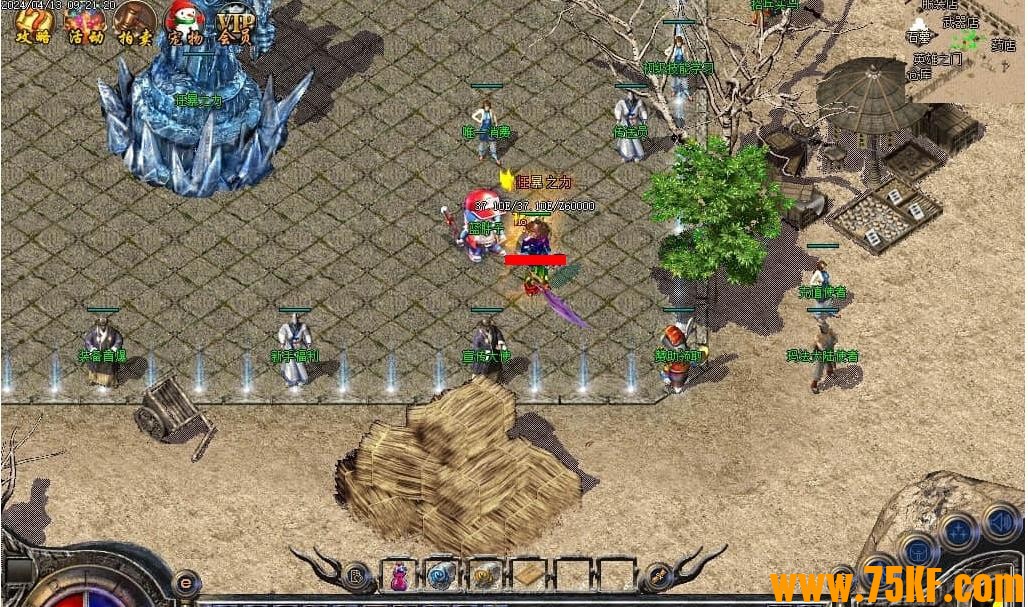Click the small round 'e' button

click(185, 581)
